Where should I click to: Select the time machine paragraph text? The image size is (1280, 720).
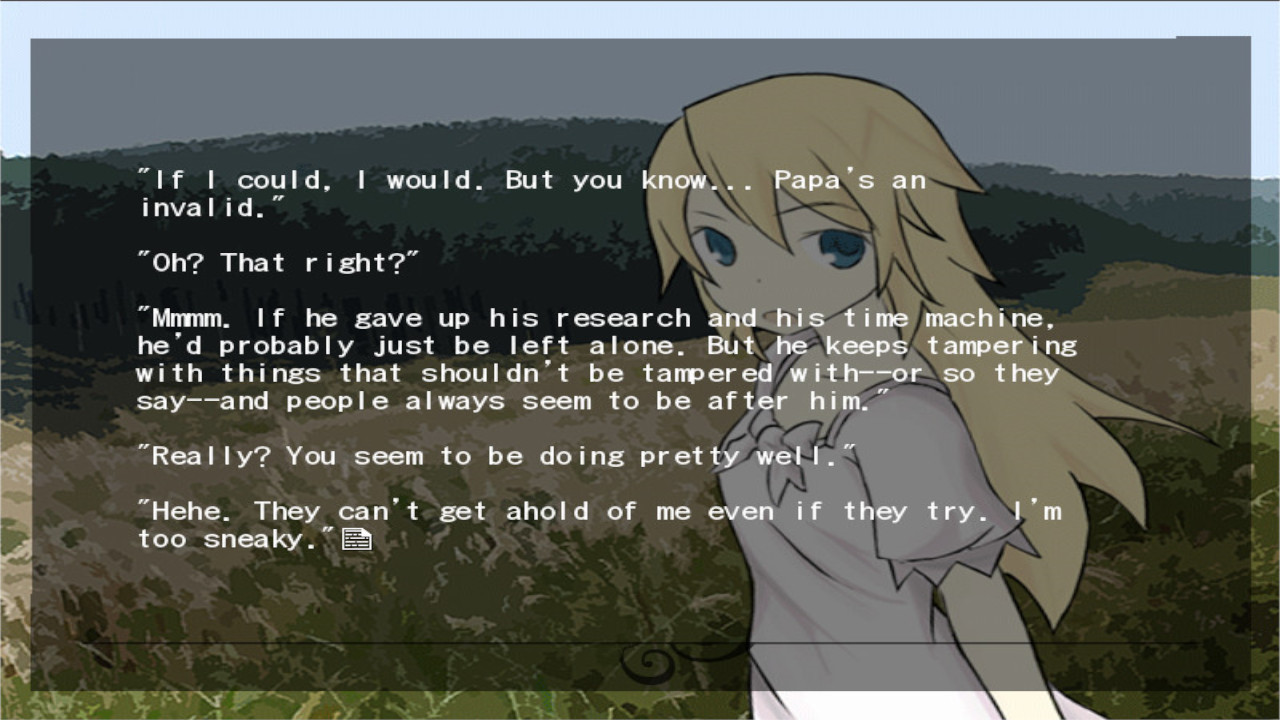(600, 360)
